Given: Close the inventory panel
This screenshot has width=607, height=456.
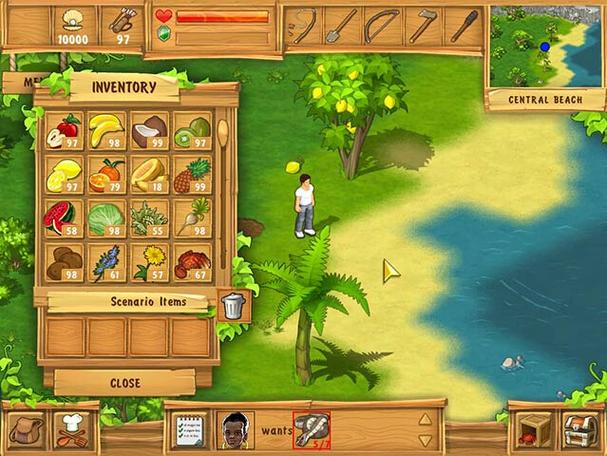Looking at the screenshot, I should pos(125,383).
